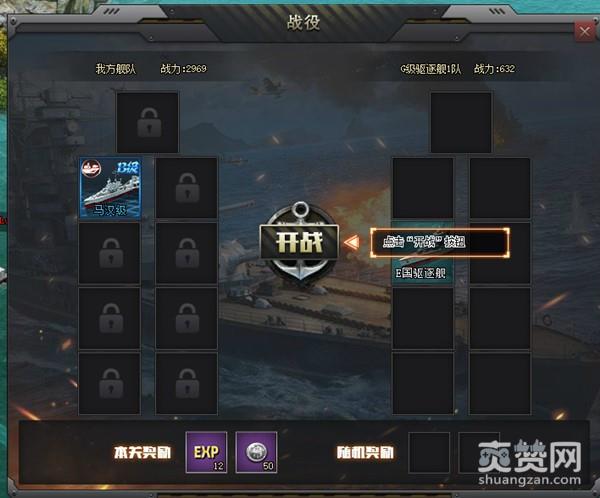Select the 马汉级 ship card
The image size is (600, 498).
click(109, 187)
